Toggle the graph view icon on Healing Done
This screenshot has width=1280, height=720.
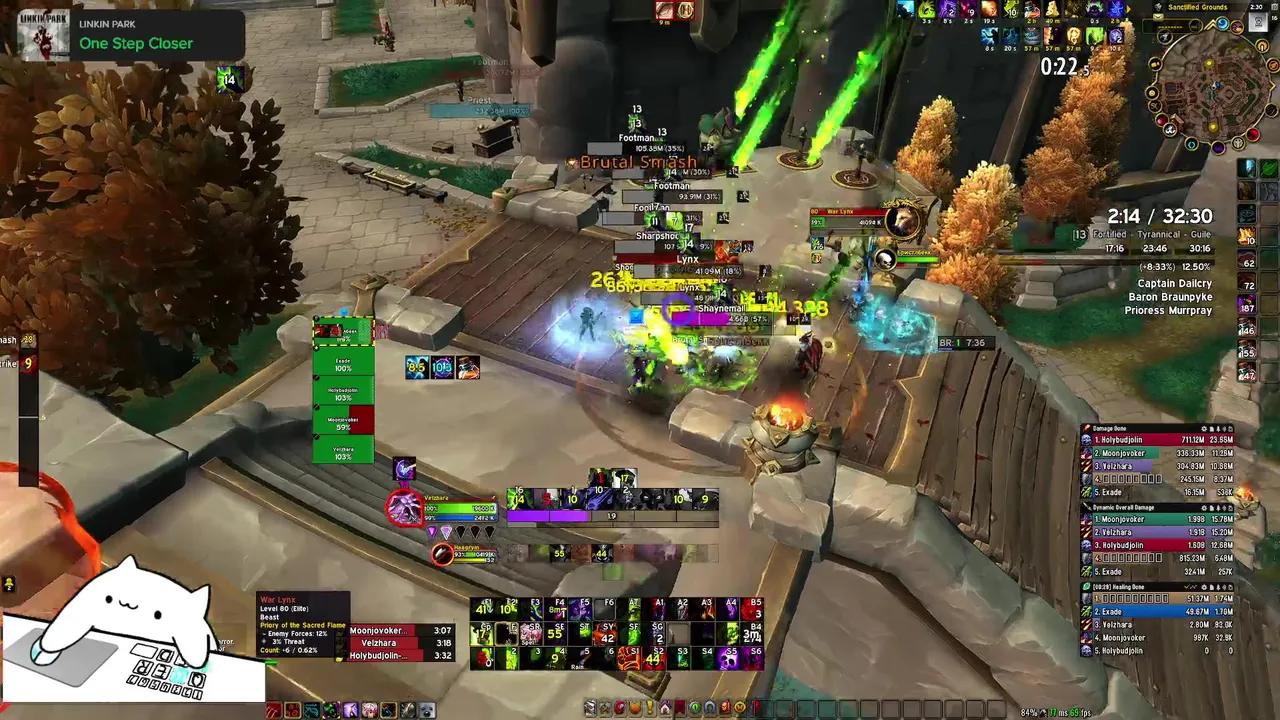(x=1192, y=586)
